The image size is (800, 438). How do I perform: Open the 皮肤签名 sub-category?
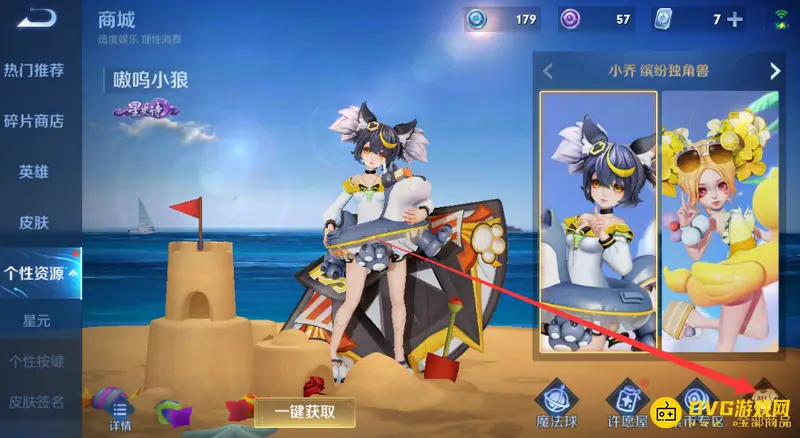point(36,402)
